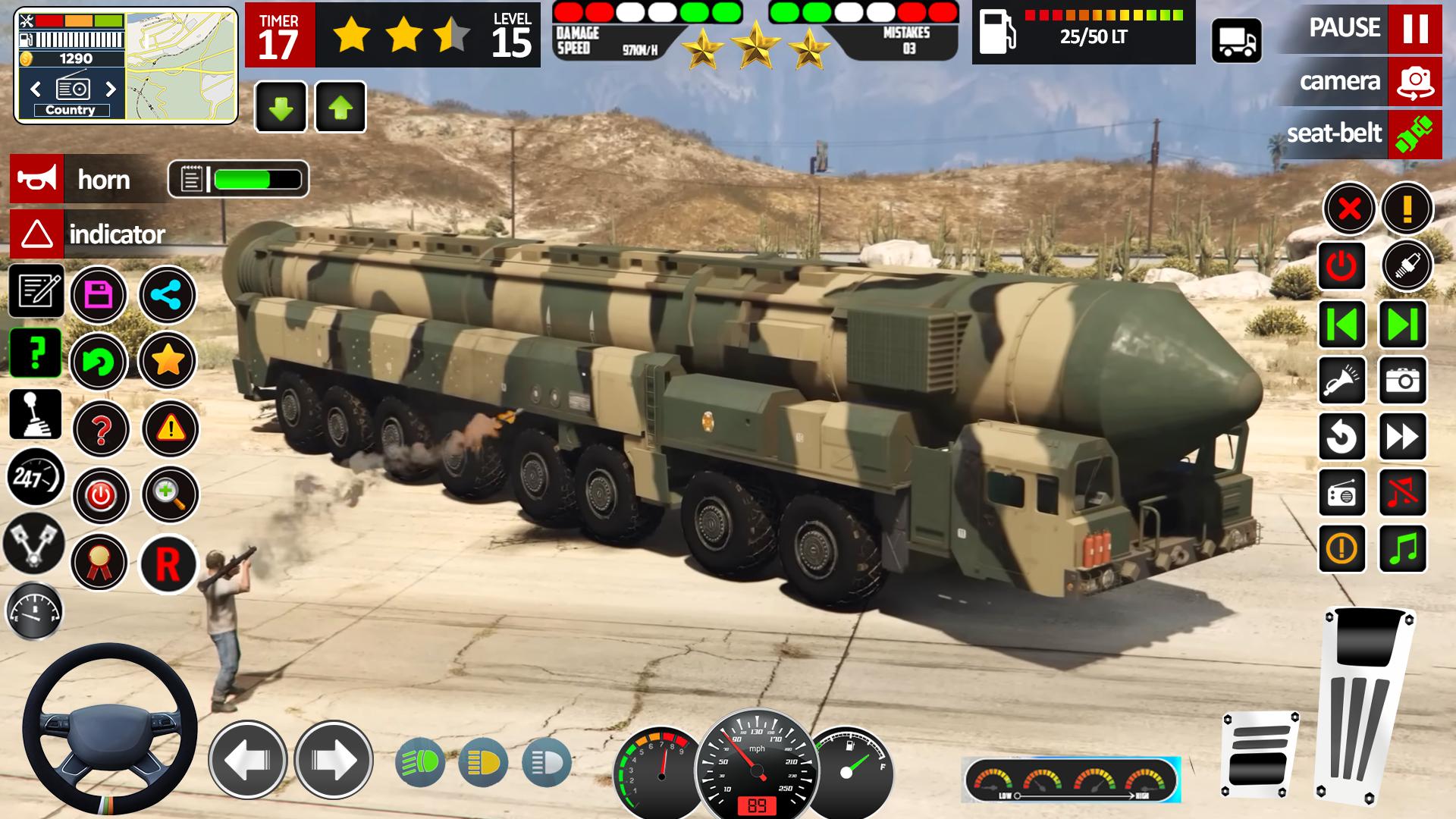Screen dimensions: 1456x819
Task: Tap the pink save disk icon
Action: [99, 294]
